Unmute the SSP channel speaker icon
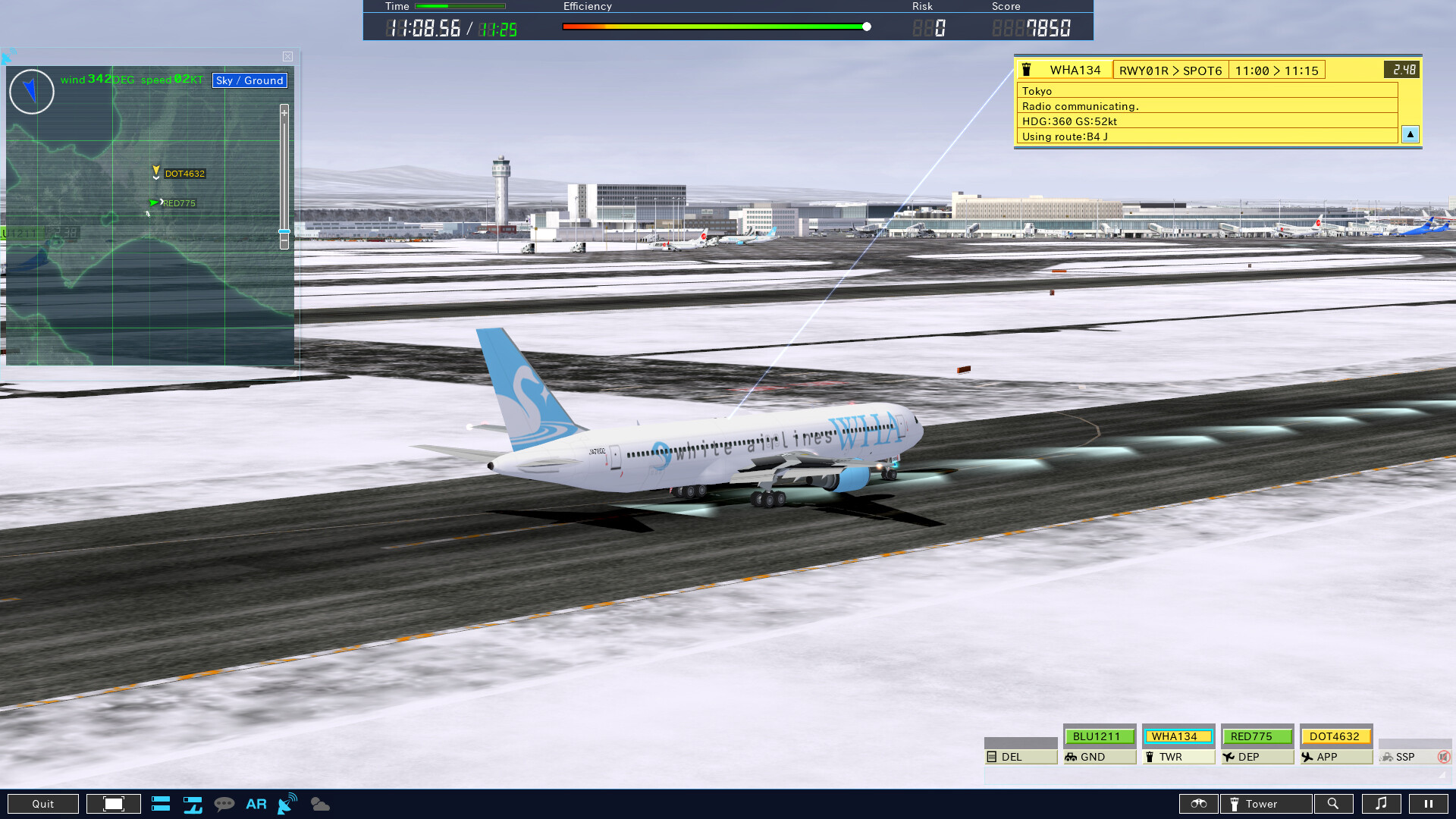 click(1442, 756)
